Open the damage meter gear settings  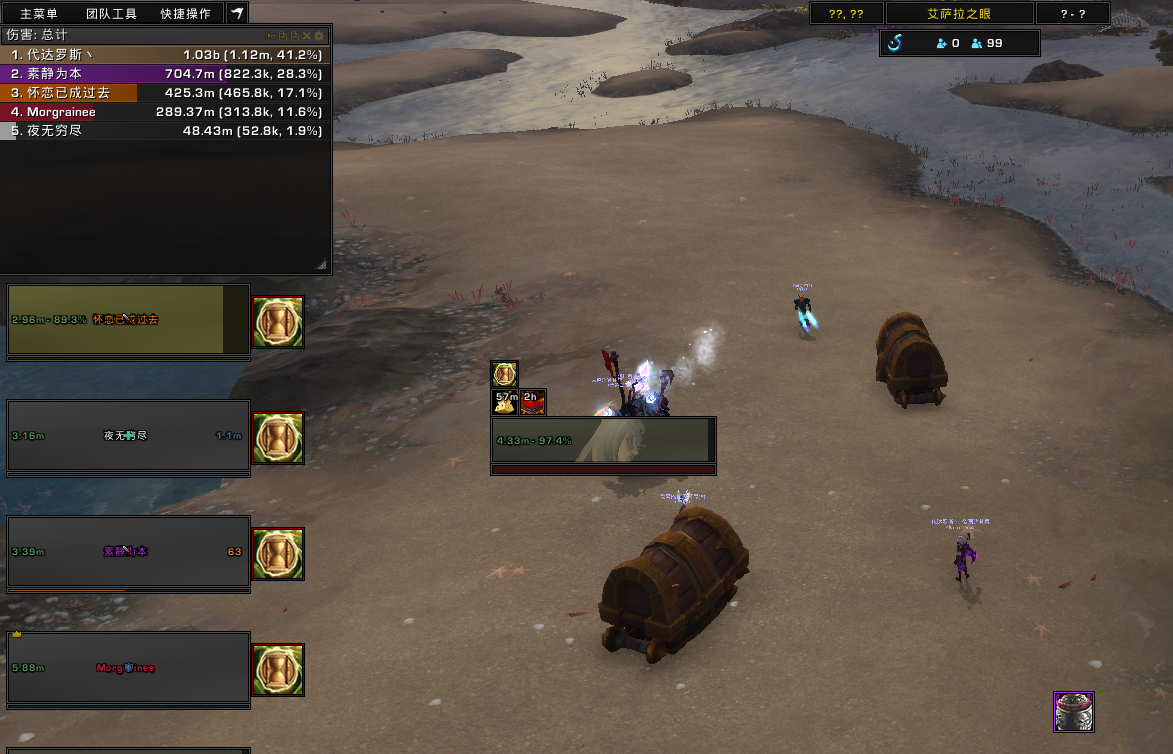tap(320, 36)
